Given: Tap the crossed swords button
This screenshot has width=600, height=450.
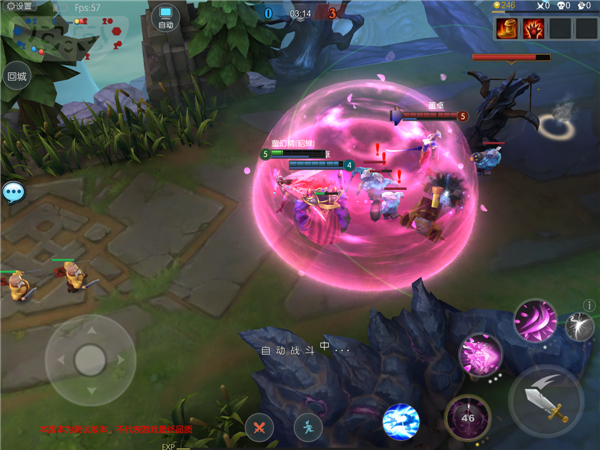Looking at the screenshot, I should (259, 427).
